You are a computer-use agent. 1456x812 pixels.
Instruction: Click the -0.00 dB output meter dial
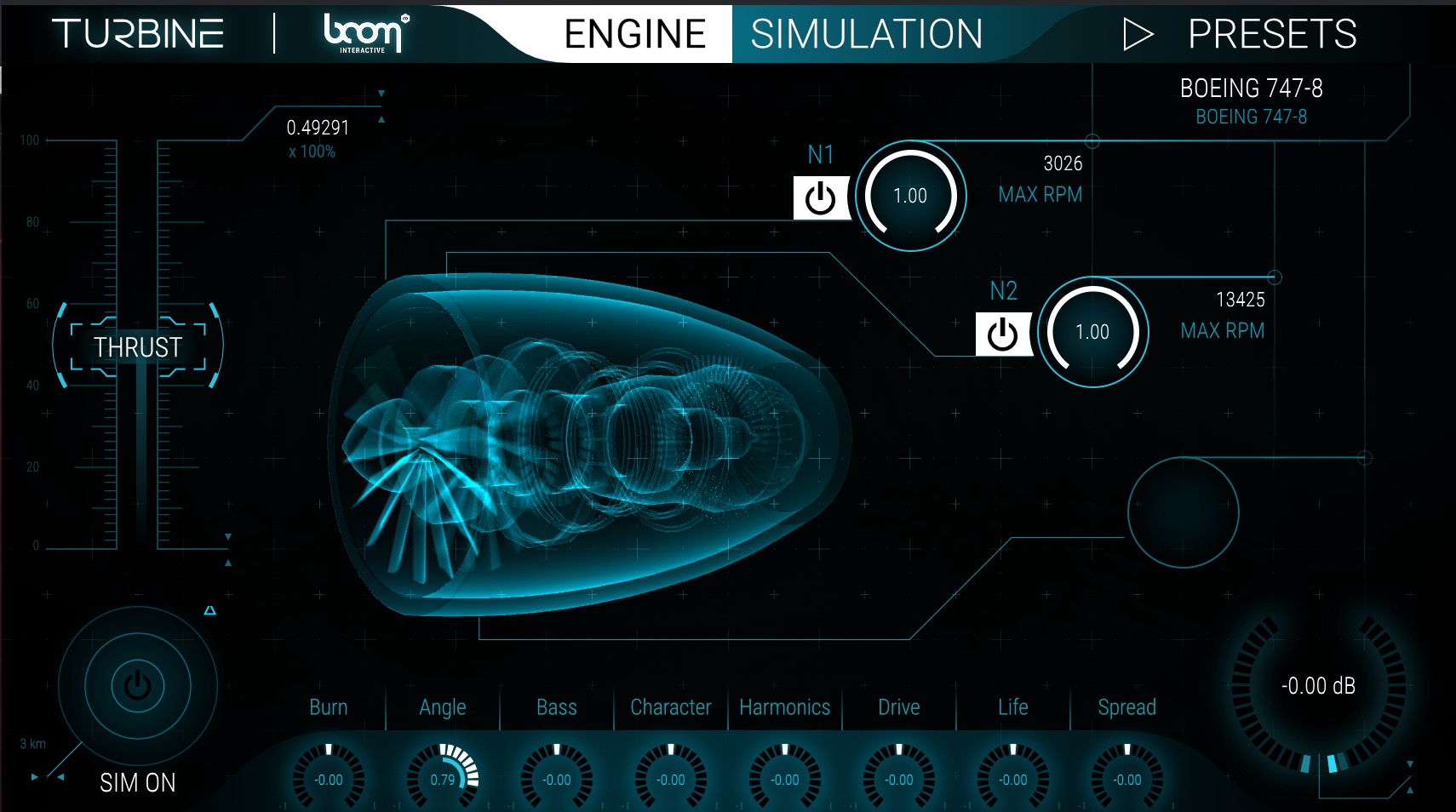[x=1318, y=685]
